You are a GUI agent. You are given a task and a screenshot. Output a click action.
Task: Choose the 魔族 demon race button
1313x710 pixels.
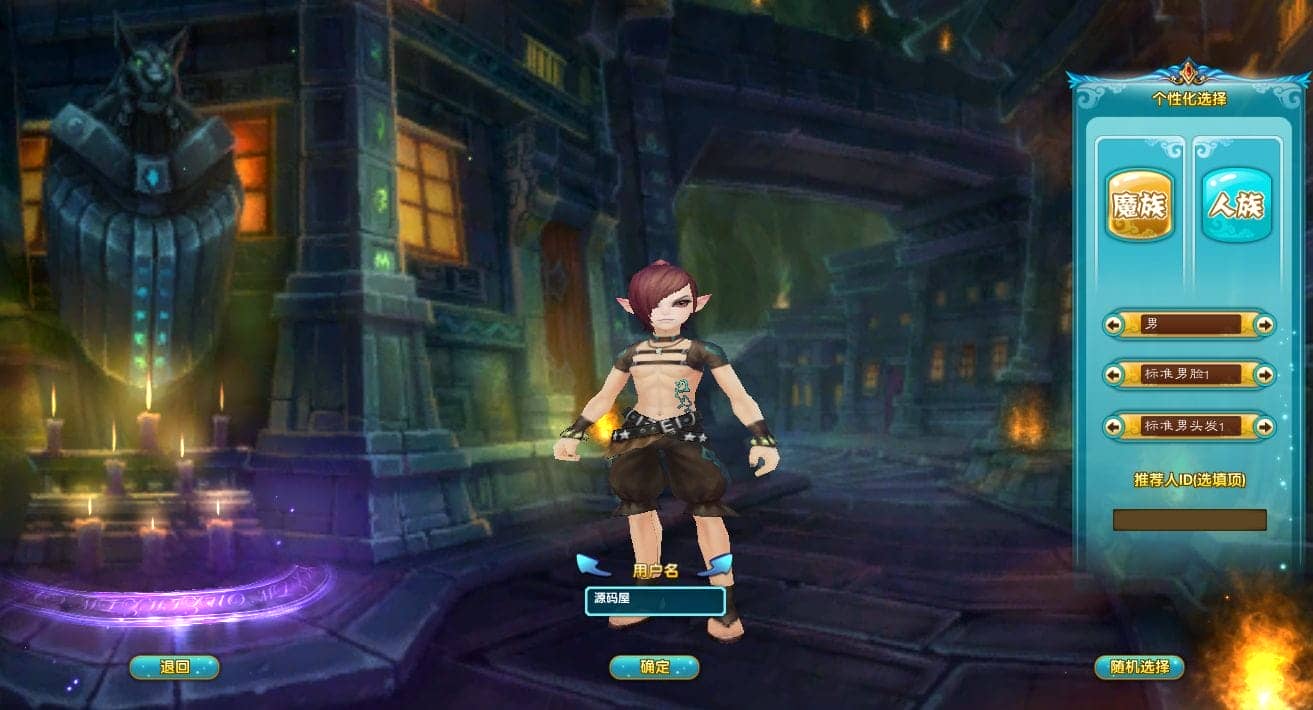click(1139, 205)
